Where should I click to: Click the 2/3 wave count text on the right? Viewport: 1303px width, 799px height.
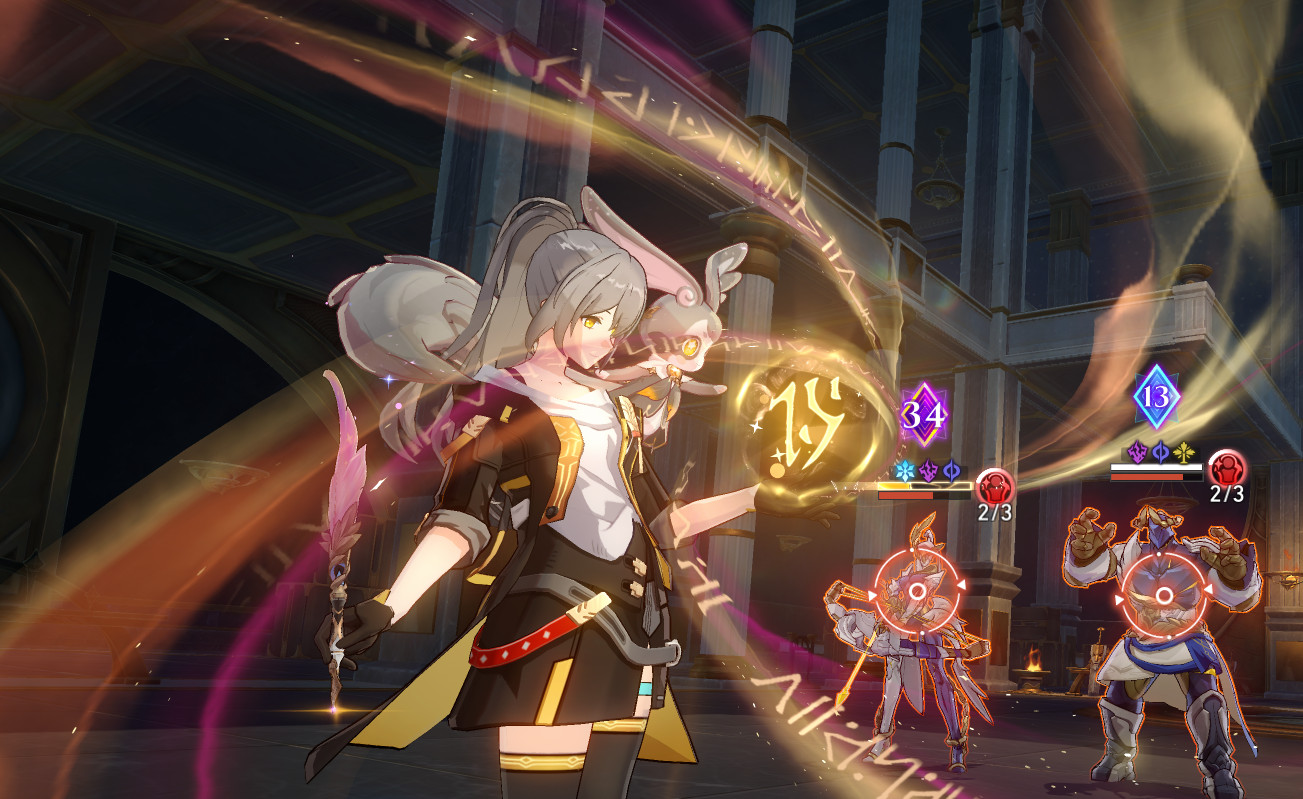1227,492
